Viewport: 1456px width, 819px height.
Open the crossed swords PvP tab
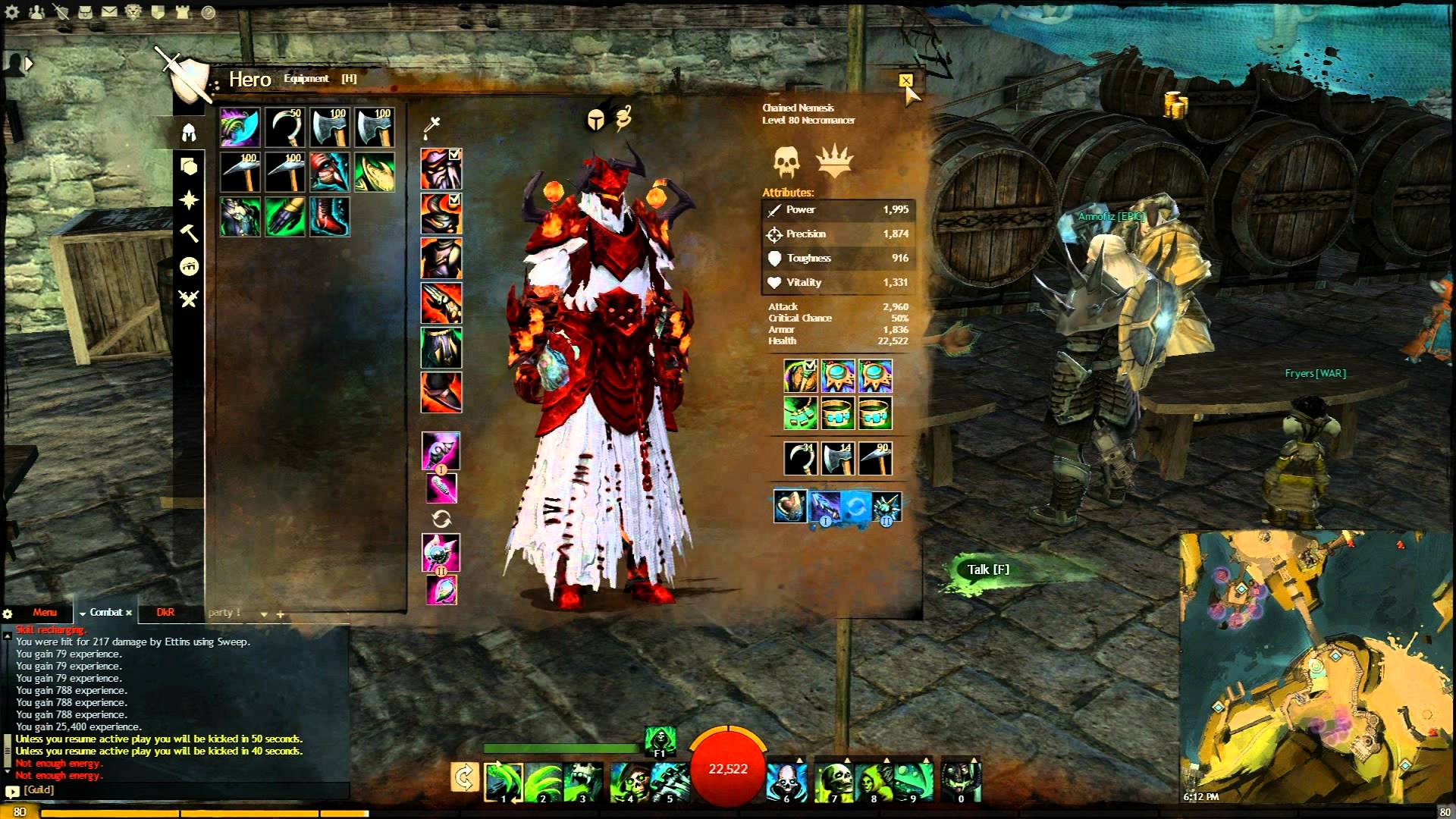click(189, 299)
